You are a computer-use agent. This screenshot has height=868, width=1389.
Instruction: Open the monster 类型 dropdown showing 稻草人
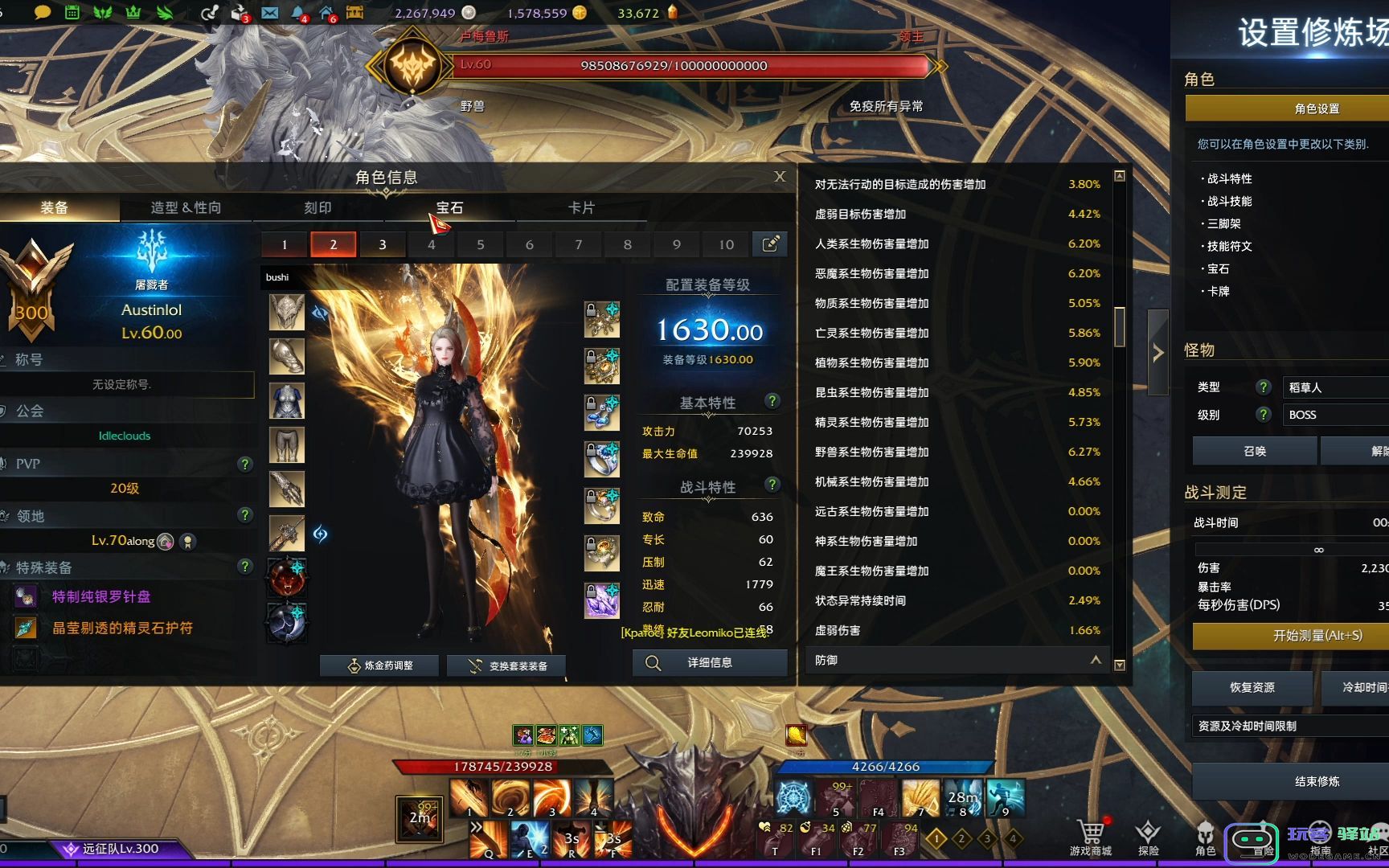(1334, 387)
